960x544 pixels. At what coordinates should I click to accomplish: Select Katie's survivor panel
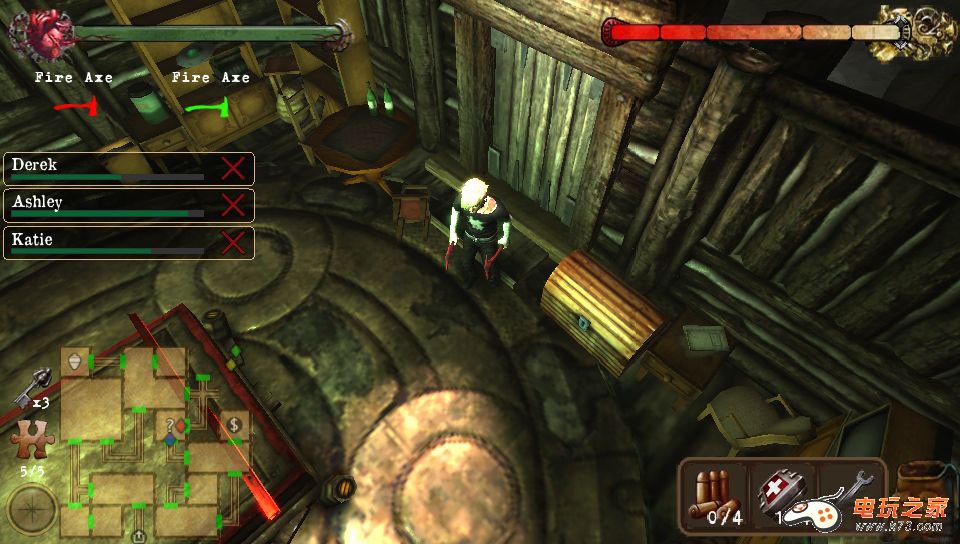(128, 242)
